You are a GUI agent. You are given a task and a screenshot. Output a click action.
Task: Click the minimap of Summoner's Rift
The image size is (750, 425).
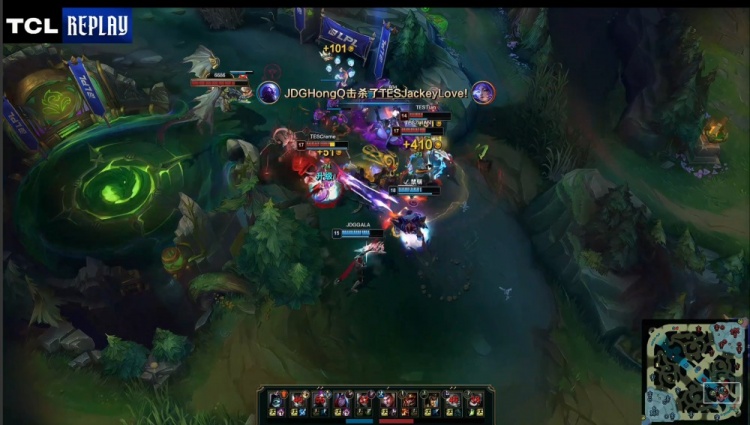[694, 371]
